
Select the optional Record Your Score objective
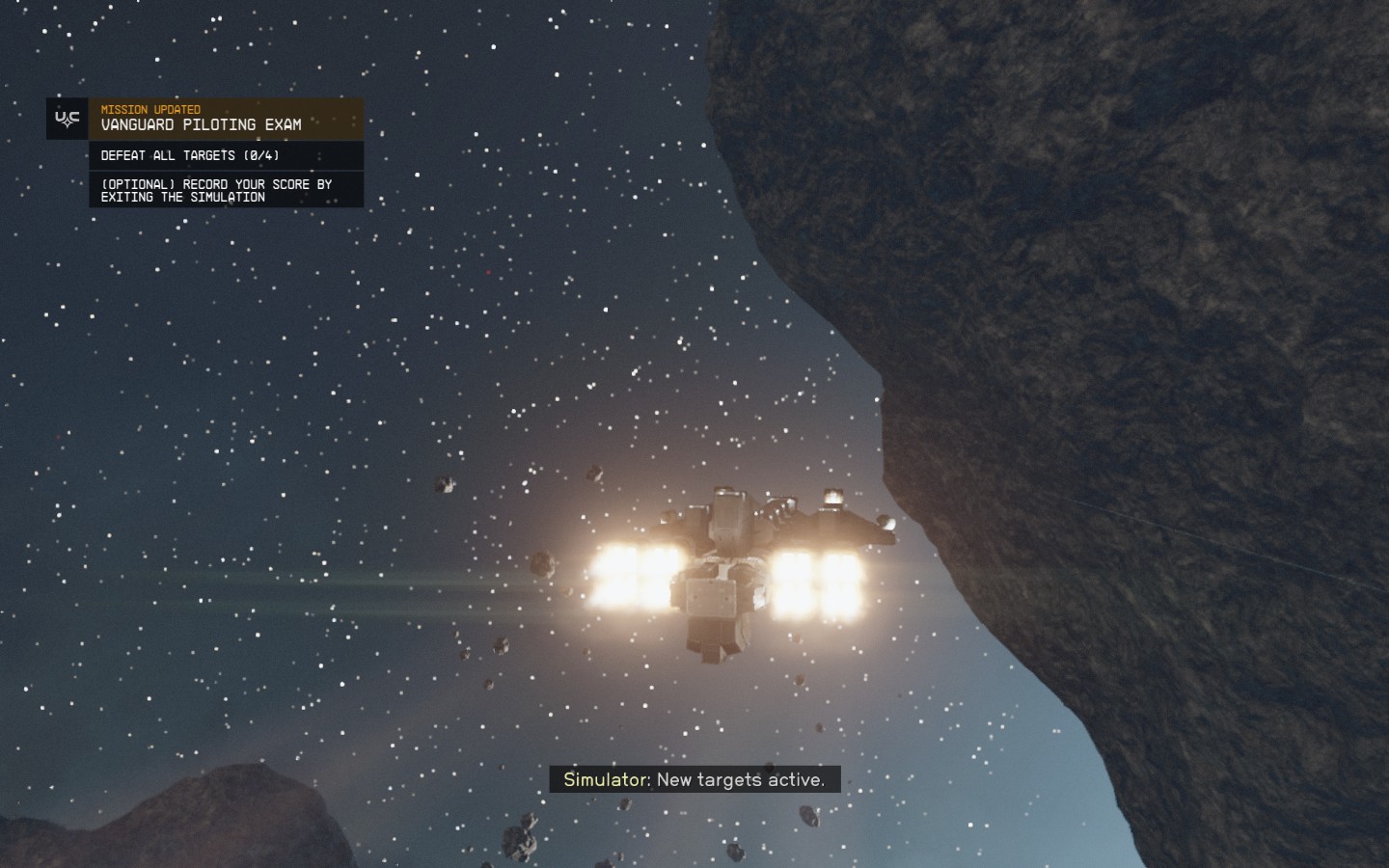[216, 190]
